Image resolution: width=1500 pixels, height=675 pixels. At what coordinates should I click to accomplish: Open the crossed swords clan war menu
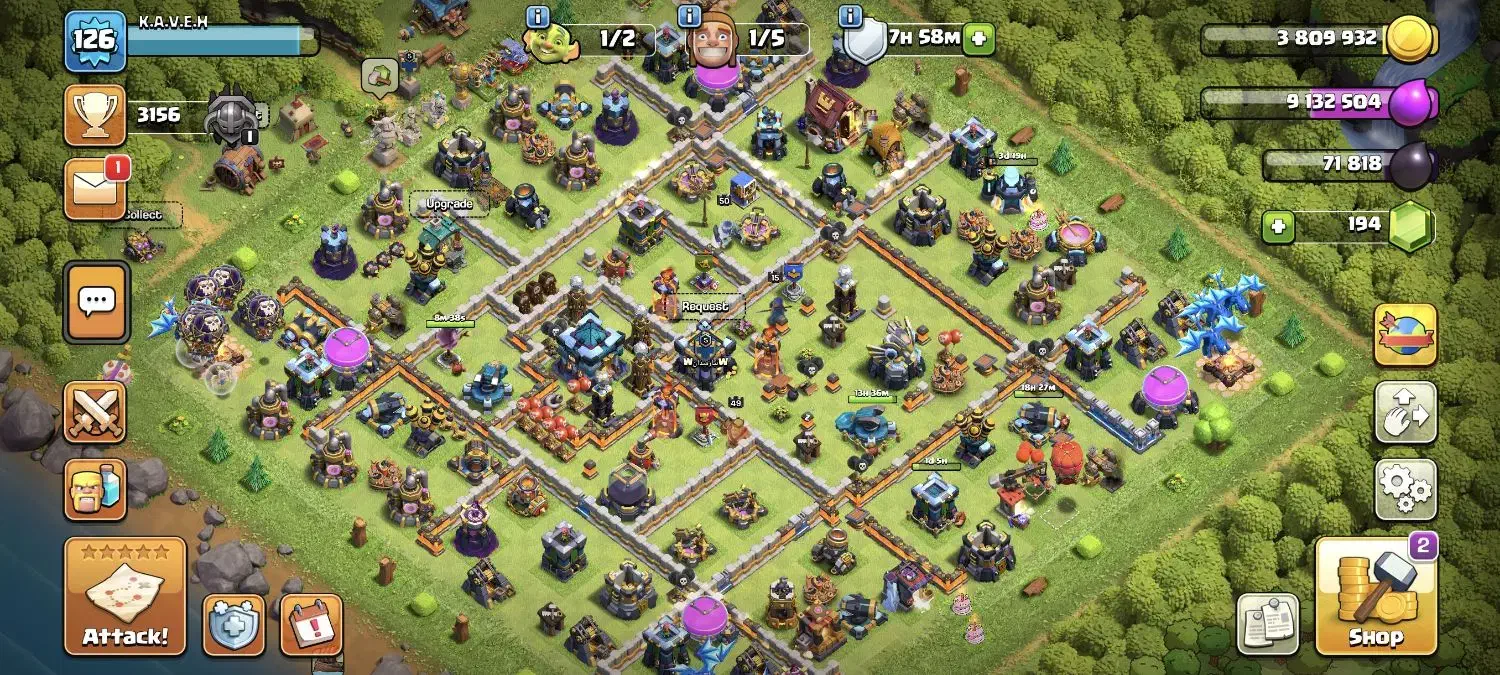[x=96, y=412]
